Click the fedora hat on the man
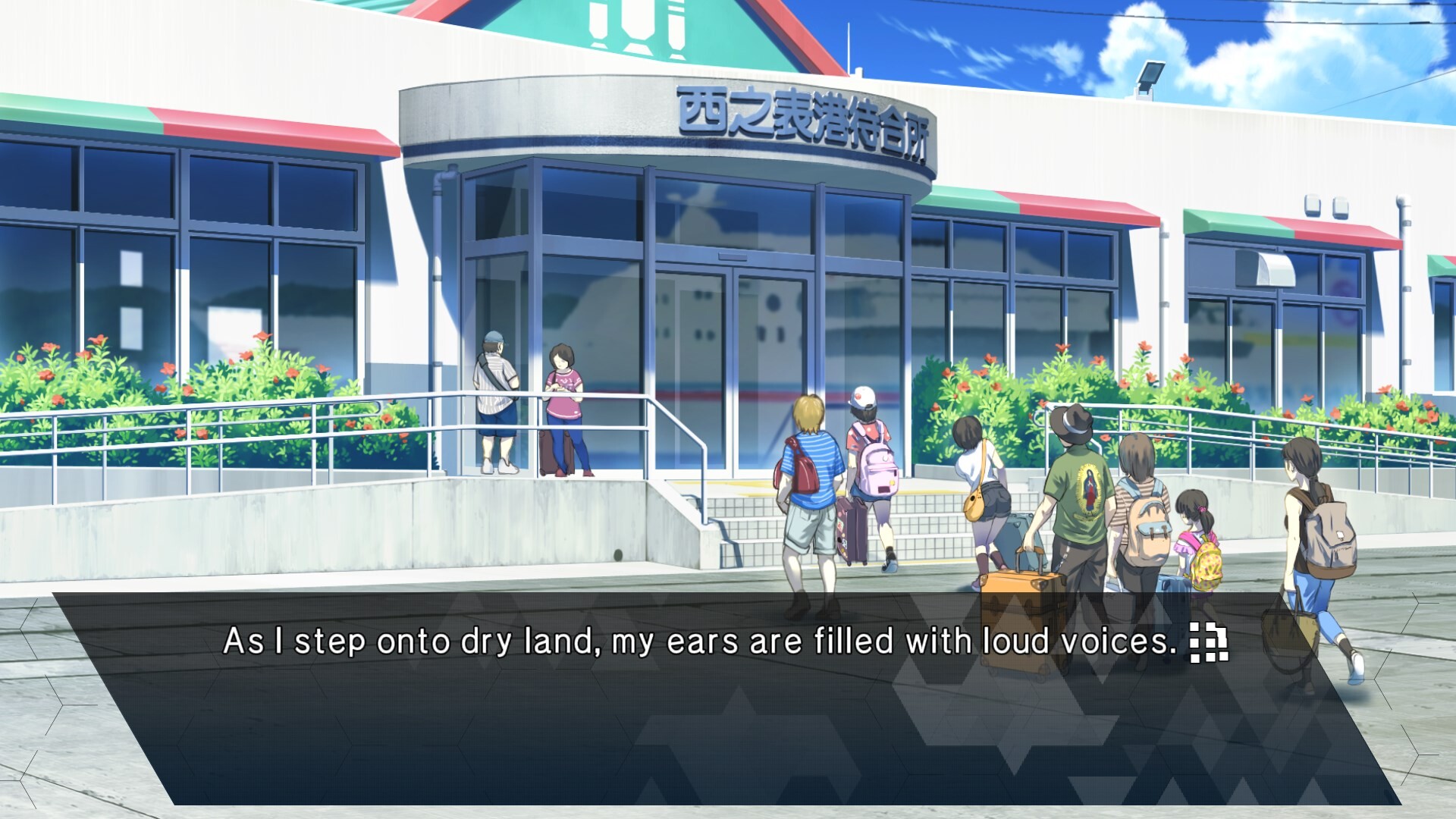1456x819 pixels. coord(1072,423)
